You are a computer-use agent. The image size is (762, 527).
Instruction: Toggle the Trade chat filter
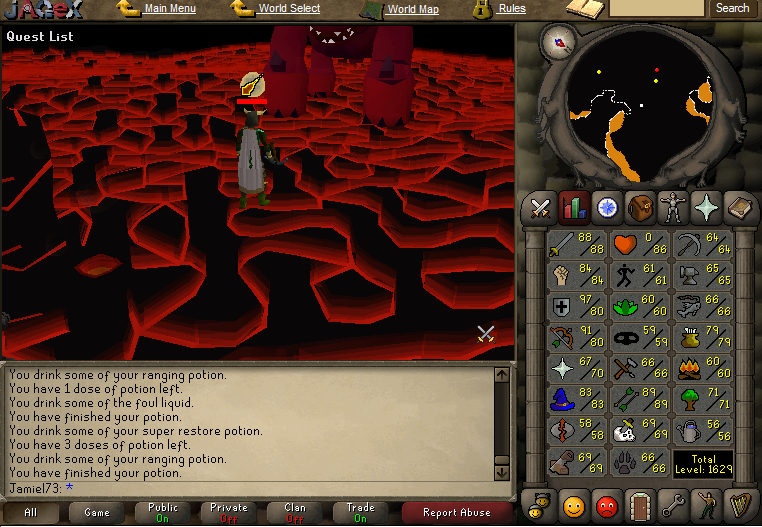tap(360, 512)
